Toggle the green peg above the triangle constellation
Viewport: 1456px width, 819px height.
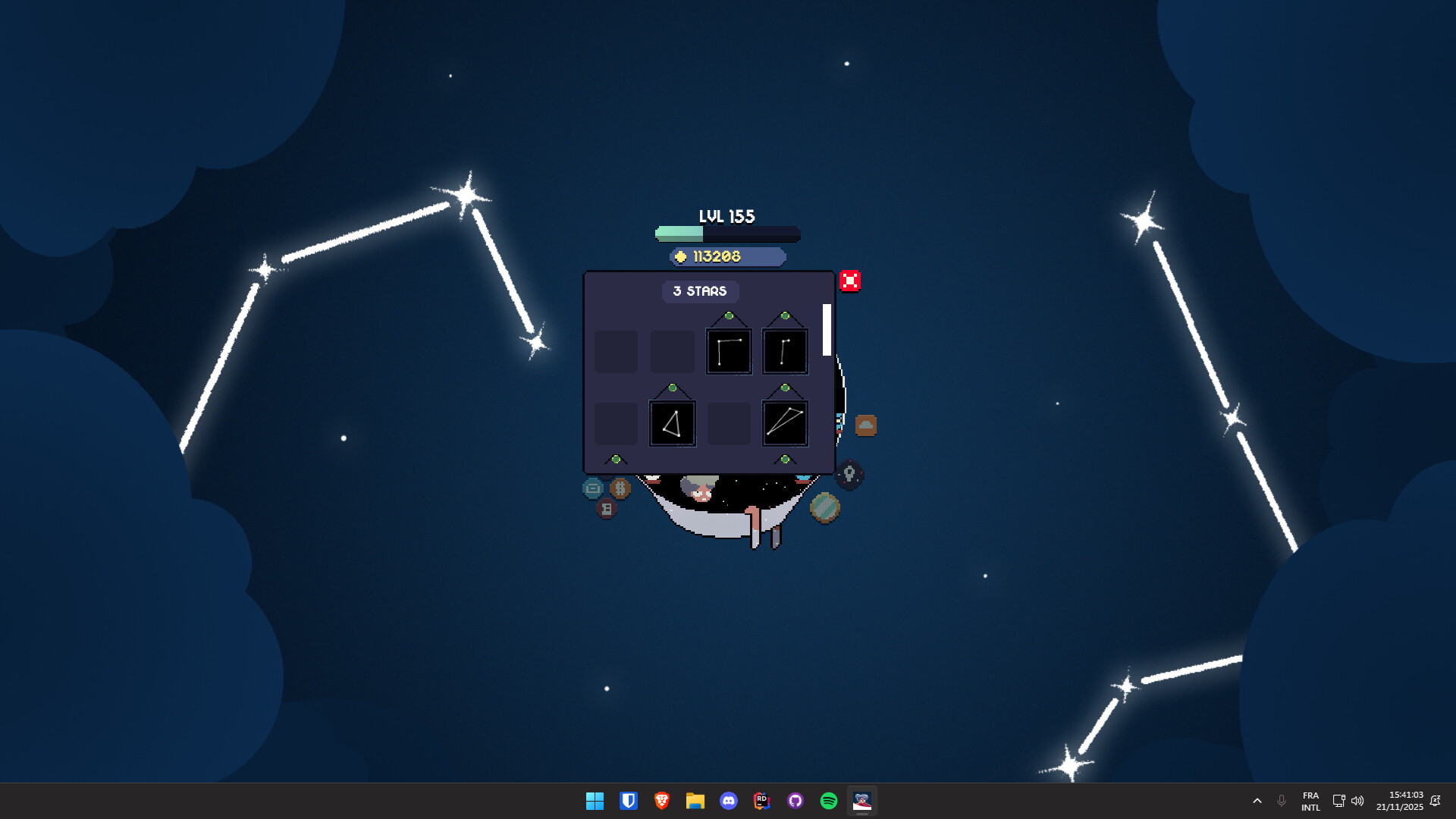673,387
